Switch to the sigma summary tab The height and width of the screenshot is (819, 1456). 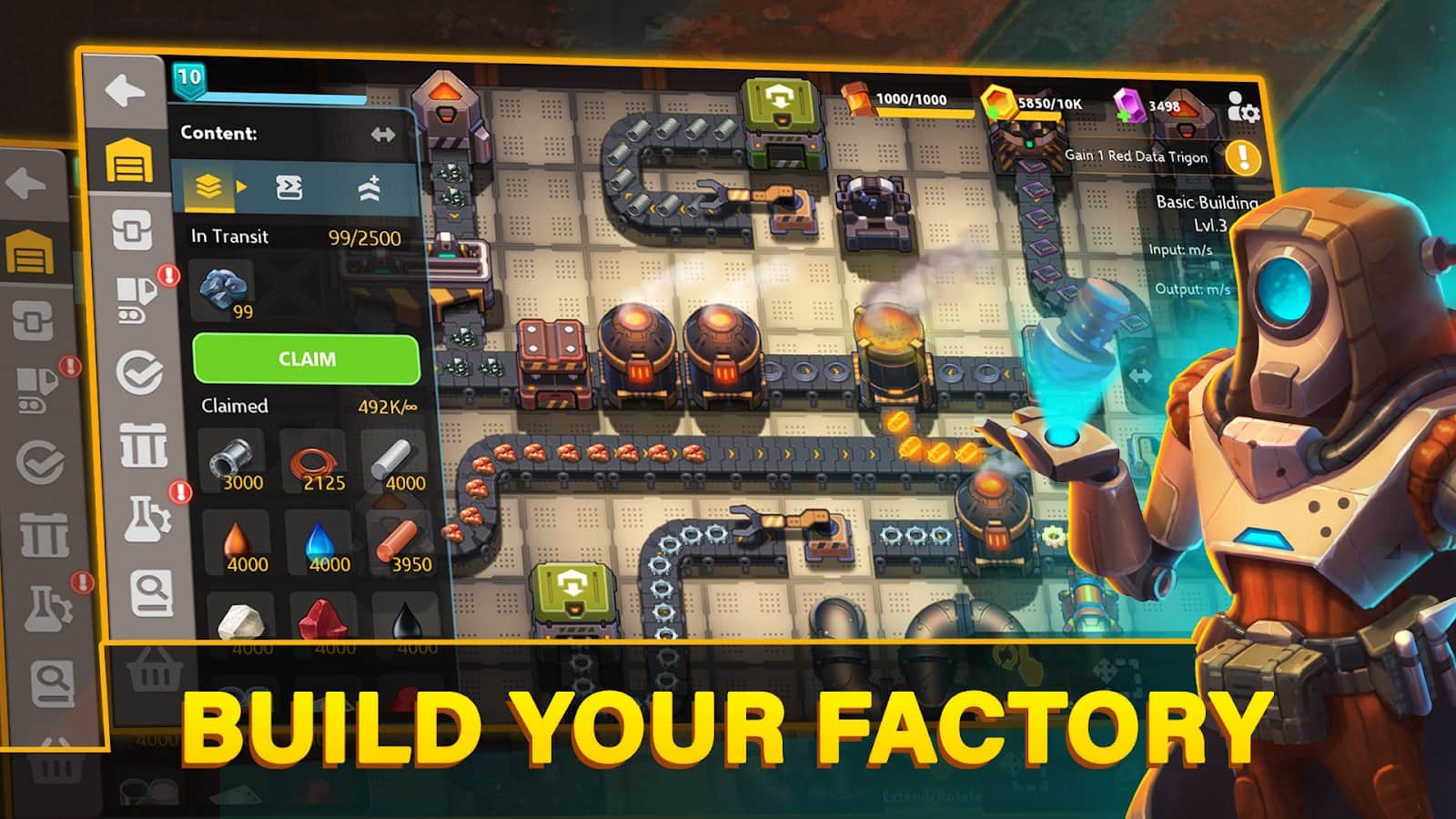pyautogui.click(x=289, y=185)
